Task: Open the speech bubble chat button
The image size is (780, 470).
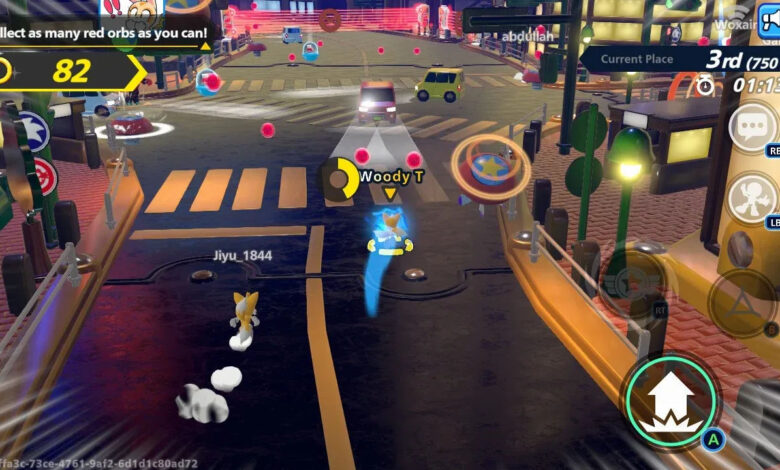Action: pos(752,127)
